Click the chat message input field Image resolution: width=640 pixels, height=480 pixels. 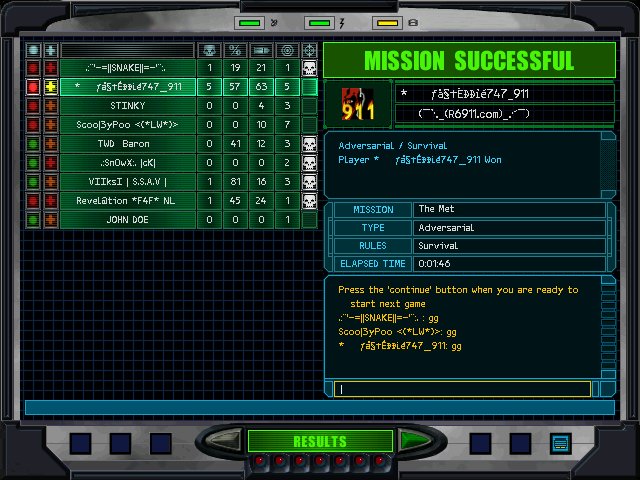tap(465, 389)
